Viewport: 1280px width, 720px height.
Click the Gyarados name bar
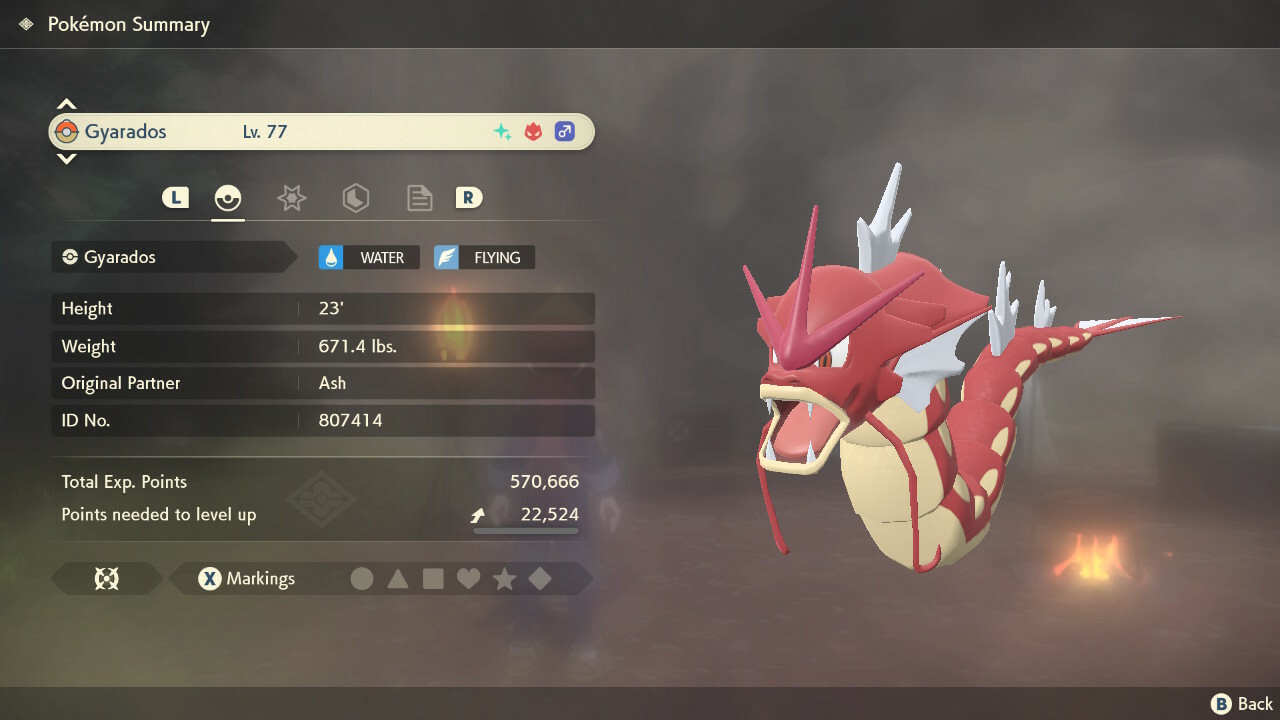322,132
